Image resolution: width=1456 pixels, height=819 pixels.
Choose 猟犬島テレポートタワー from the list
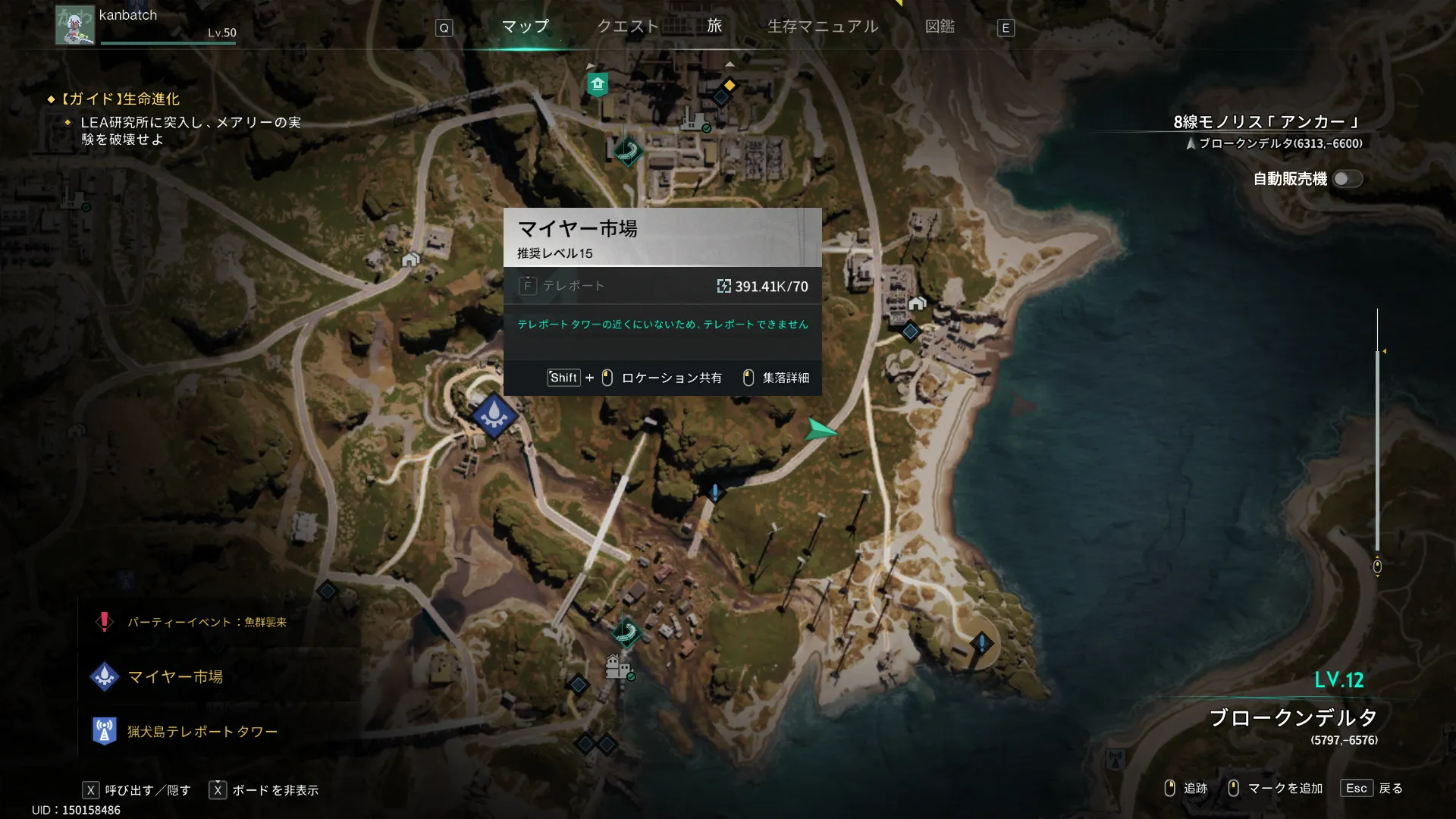[202, 732]
